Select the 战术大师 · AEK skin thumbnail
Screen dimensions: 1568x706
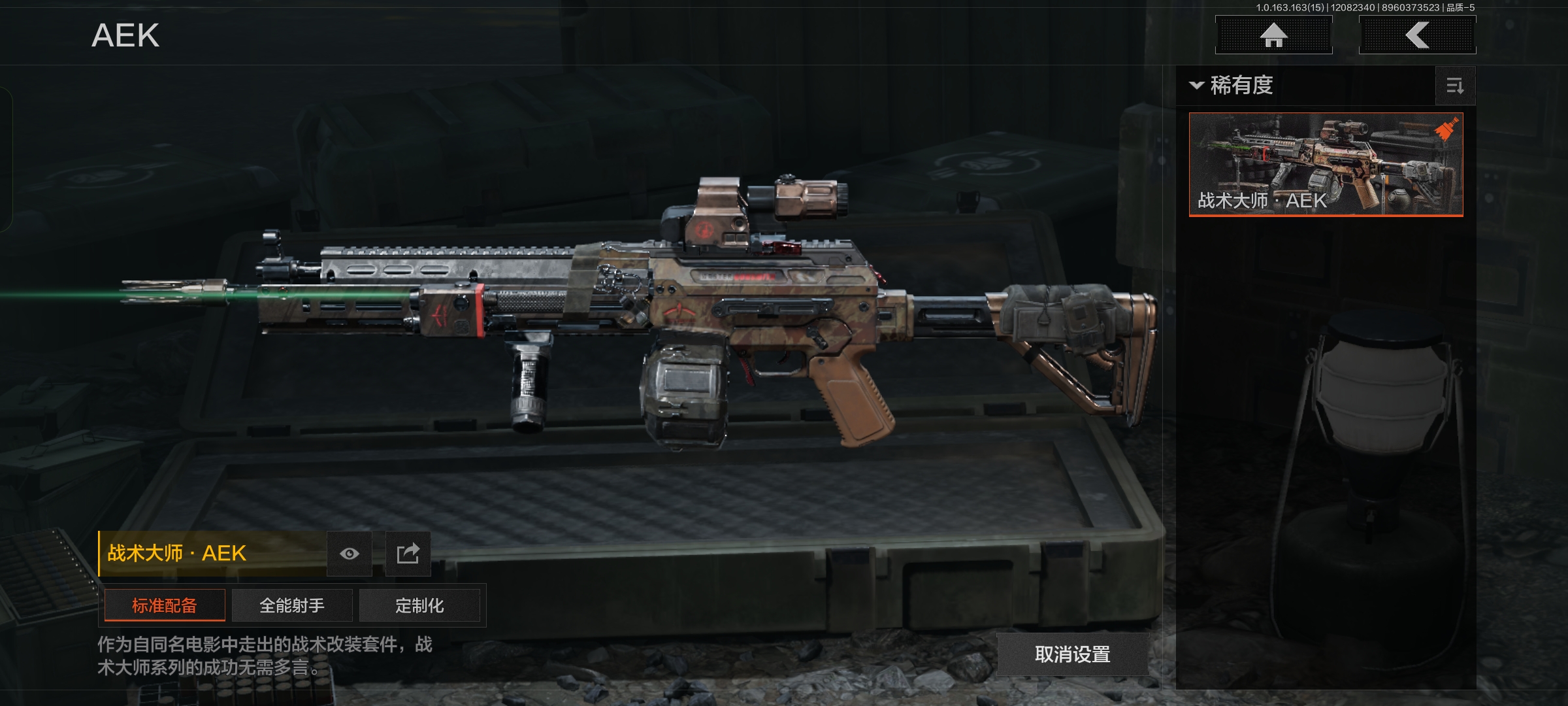[1326, 164]
